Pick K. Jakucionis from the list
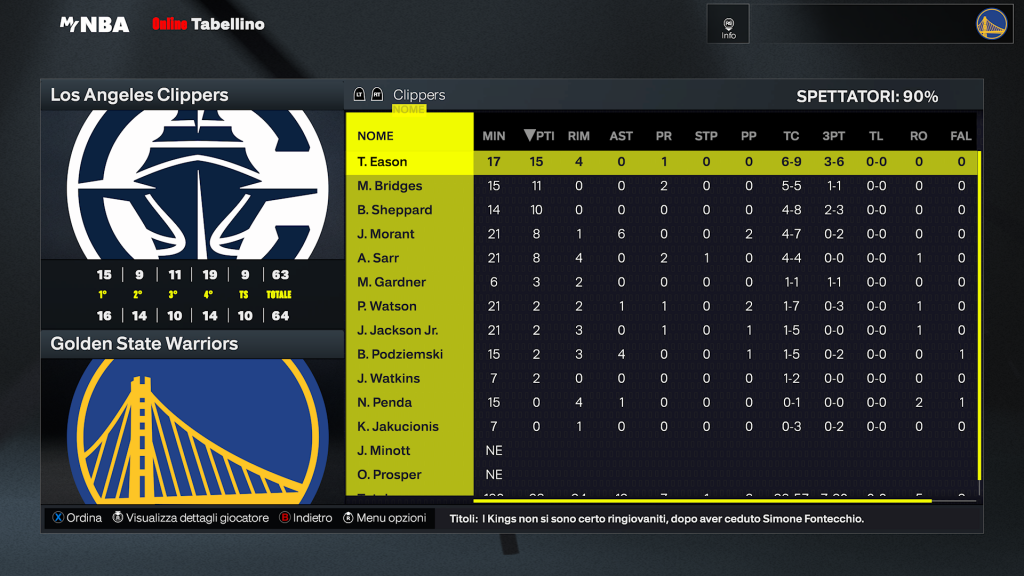1024x576 pixels. click(x=398, y=426)
